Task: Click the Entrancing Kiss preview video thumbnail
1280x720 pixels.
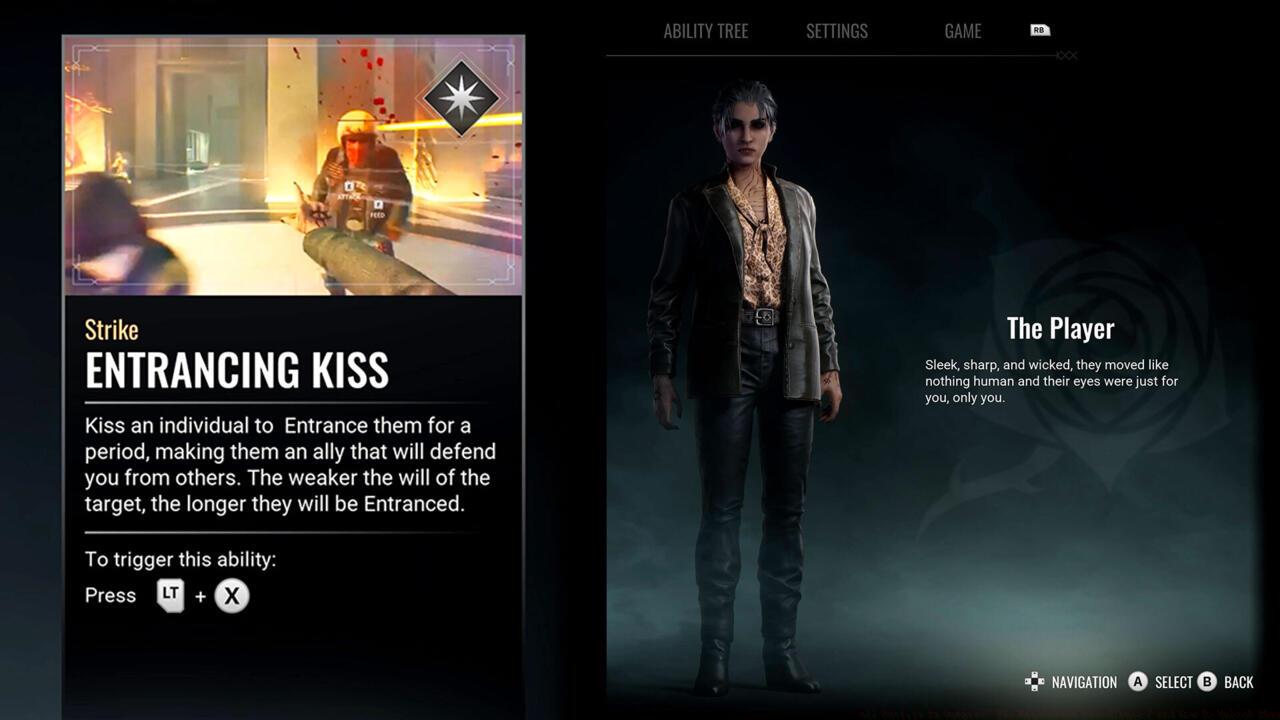Action: [x=292, y=163]
